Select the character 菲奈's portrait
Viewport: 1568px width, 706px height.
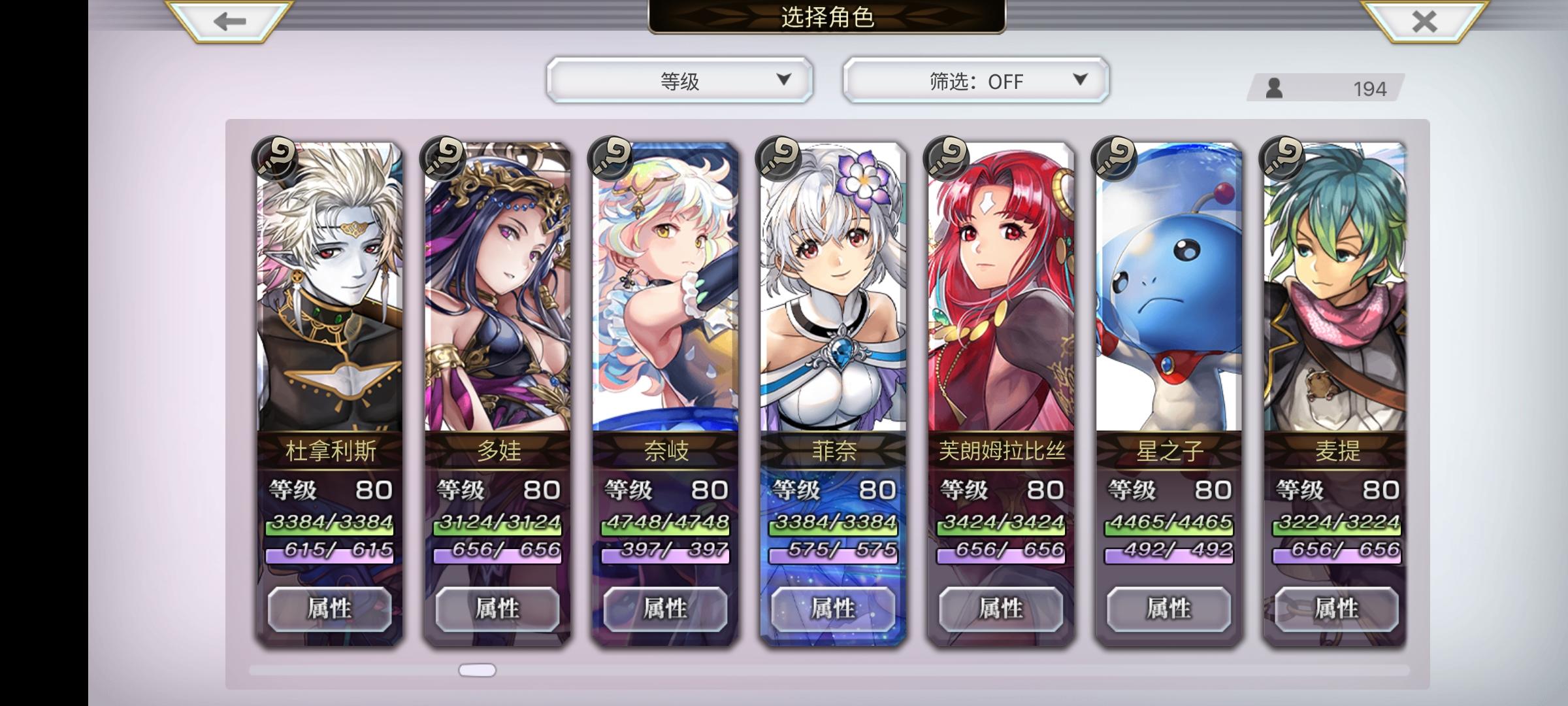[832, 294]
